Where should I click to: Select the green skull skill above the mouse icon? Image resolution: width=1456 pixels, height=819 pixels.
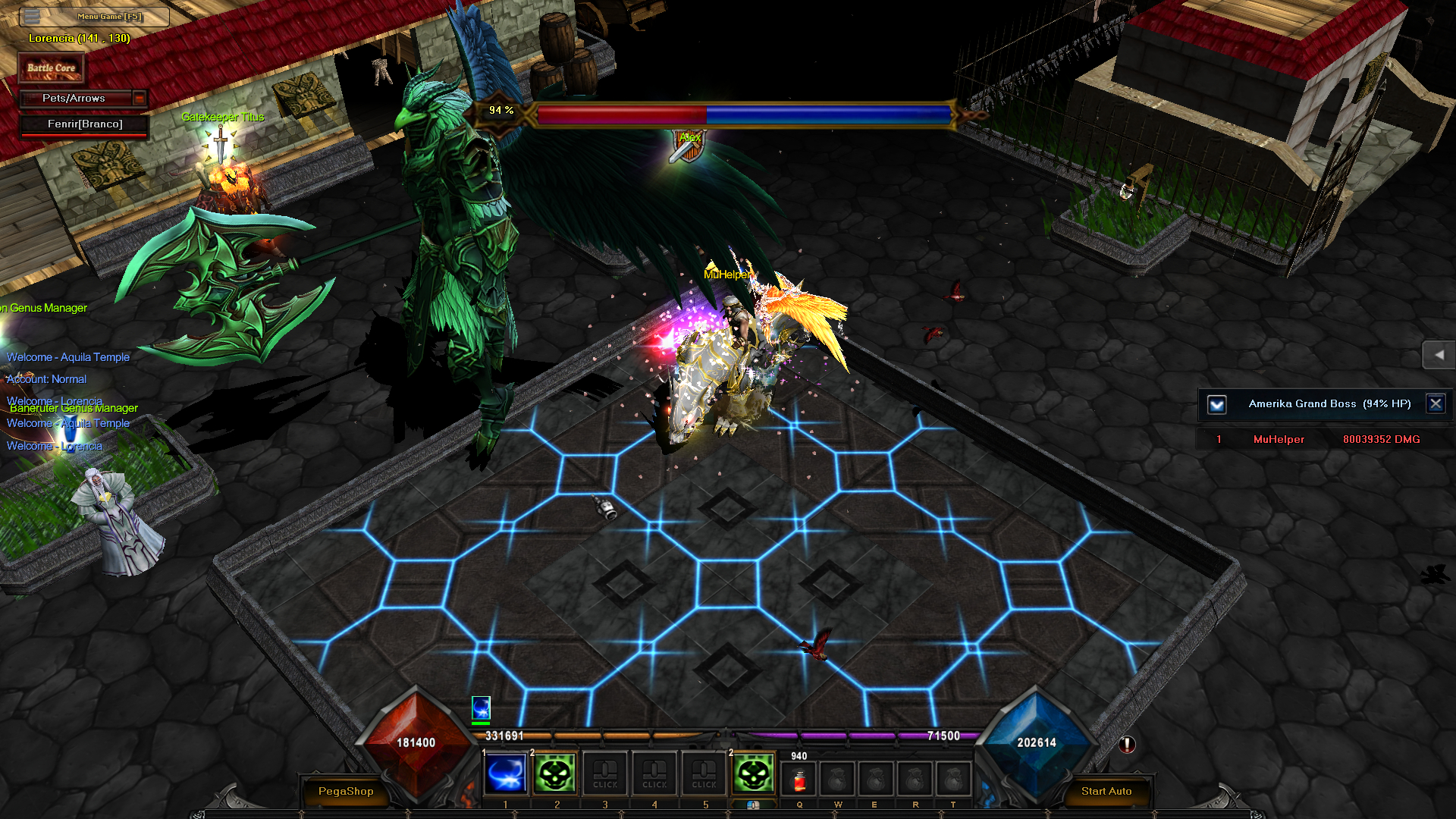pos(753,773)
